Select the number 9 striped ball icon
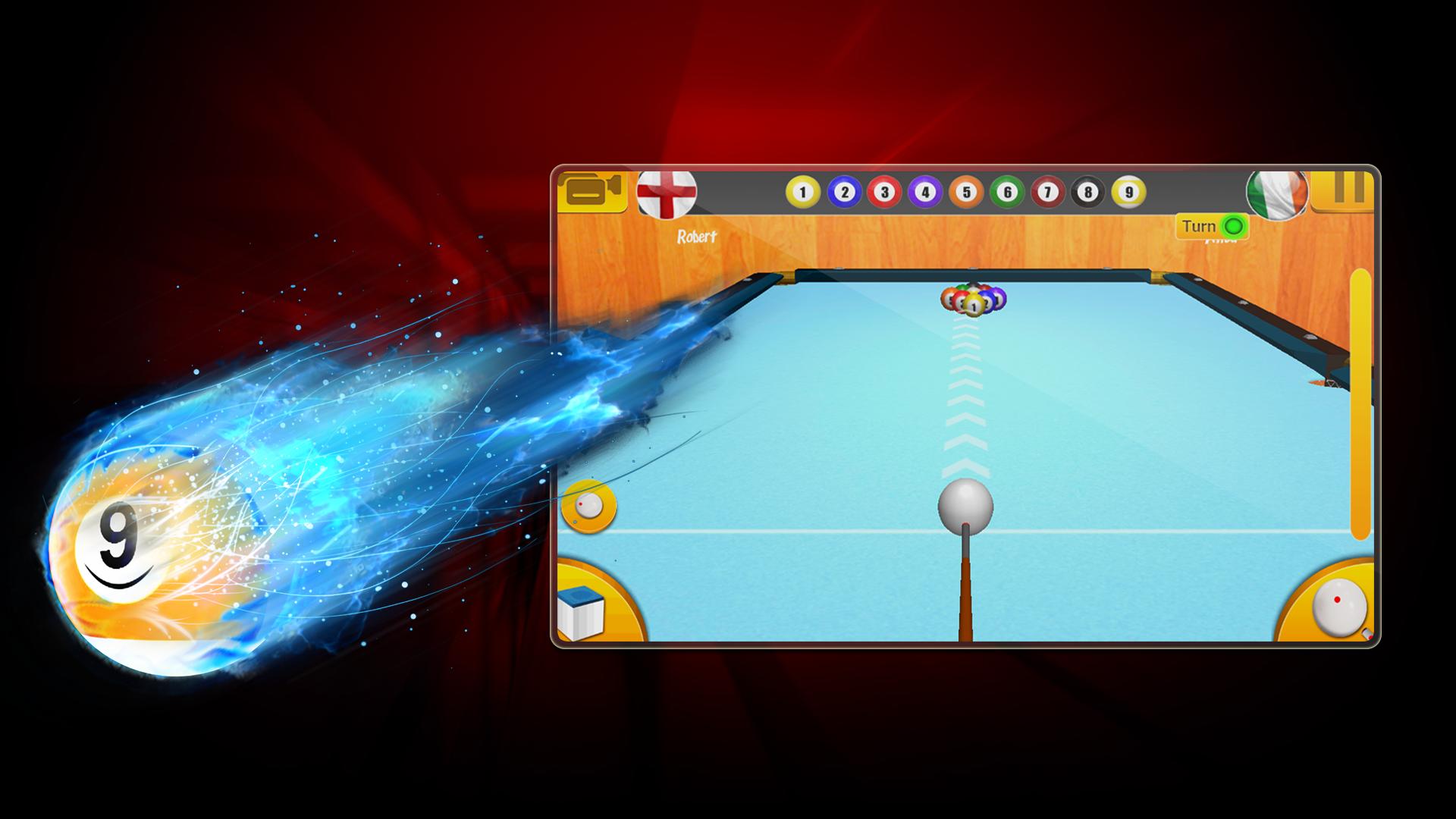Image resolution: width=1456 pixels, height=819 pixels. [x=1130, y=192]
